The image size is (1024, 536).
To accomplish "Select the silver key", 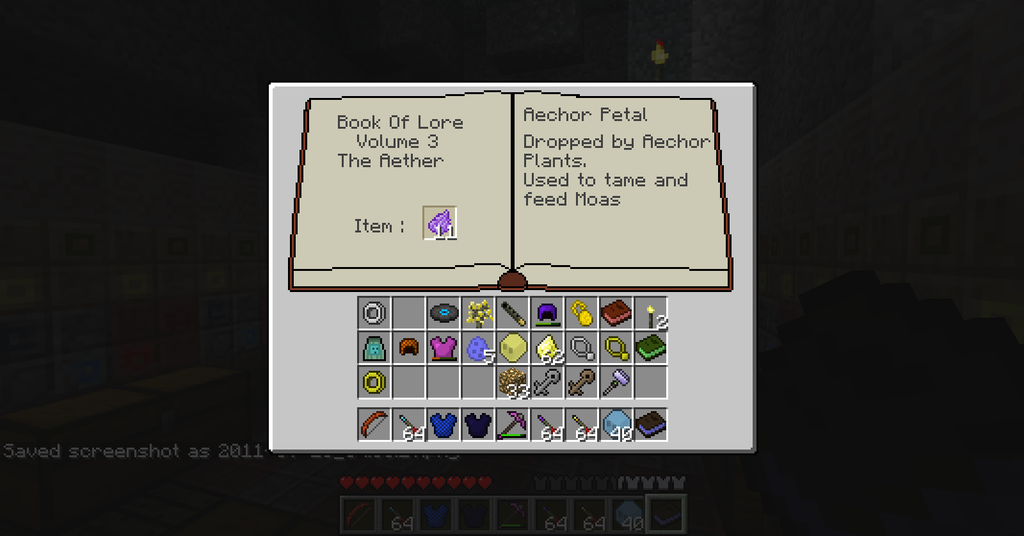I will click(547, 382).
